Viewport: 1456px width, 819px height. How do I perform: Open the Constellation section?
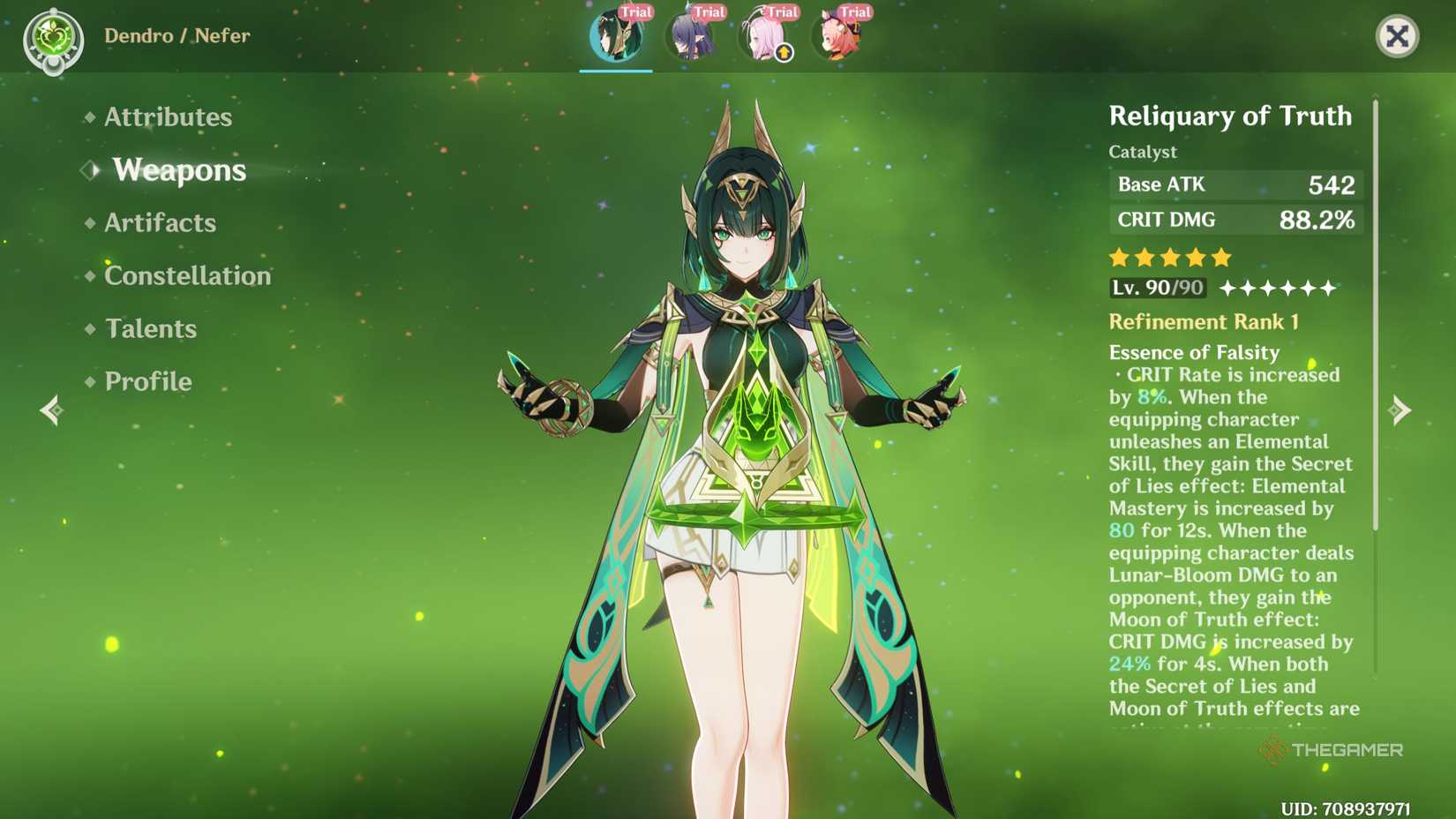pyautogui.click(x=187, y=275)
